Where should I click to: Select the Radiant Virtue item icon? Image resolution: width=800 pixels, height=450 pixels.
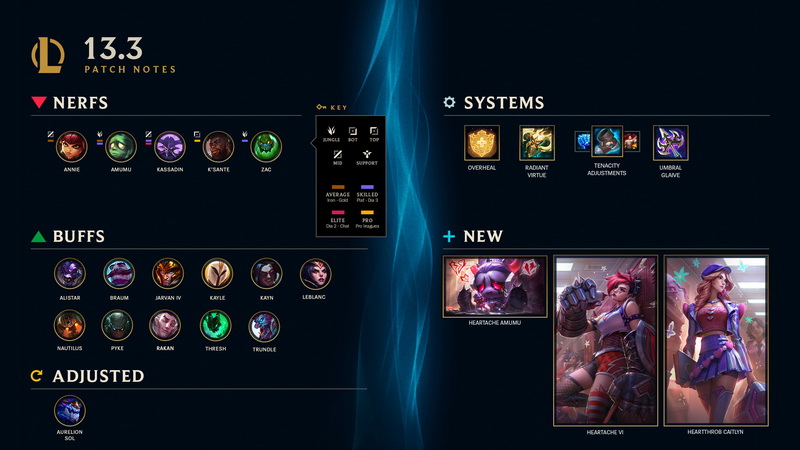coord(536,143)
